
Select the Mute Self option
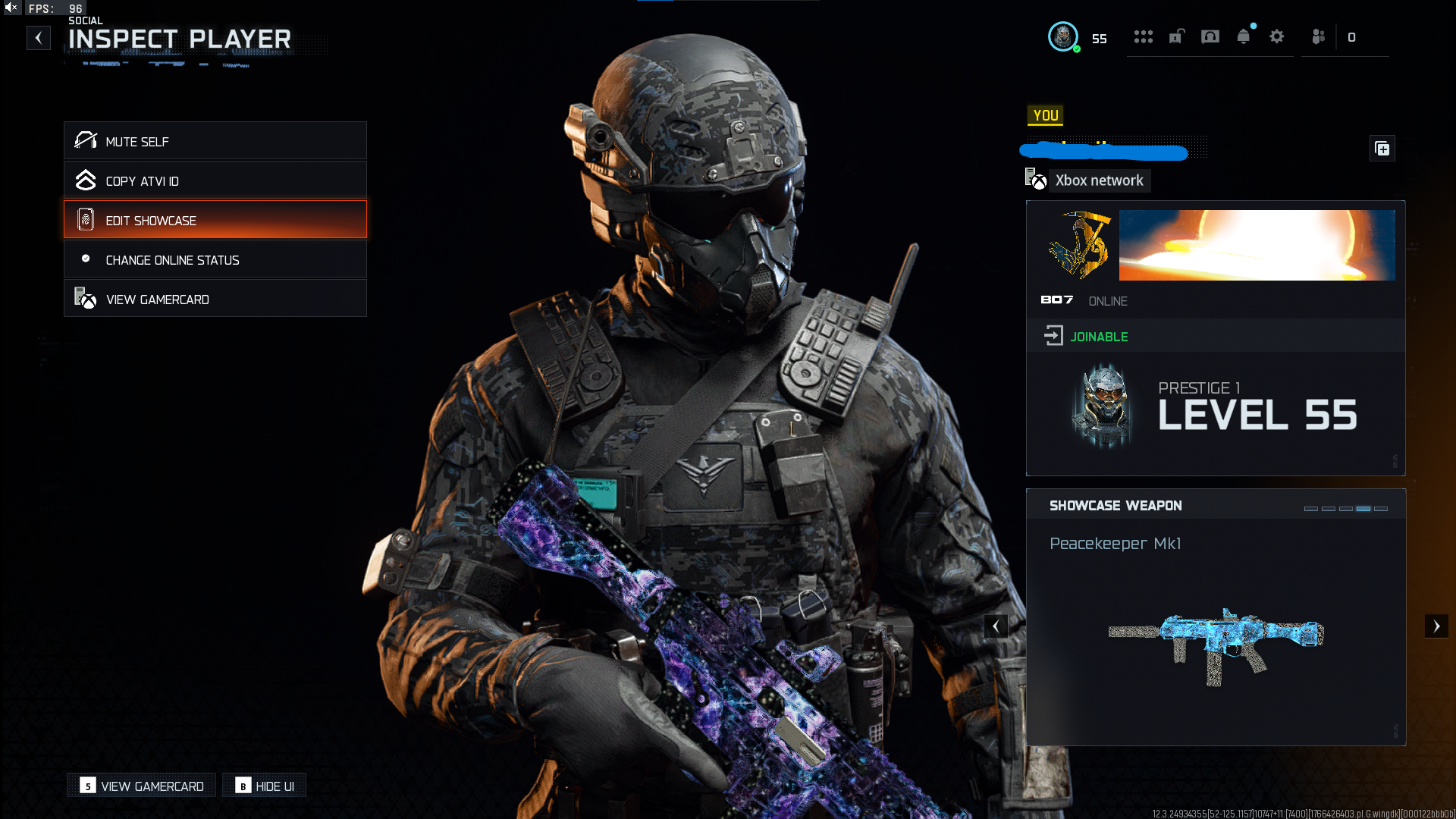pyautogui.click(x=215, y=141)
